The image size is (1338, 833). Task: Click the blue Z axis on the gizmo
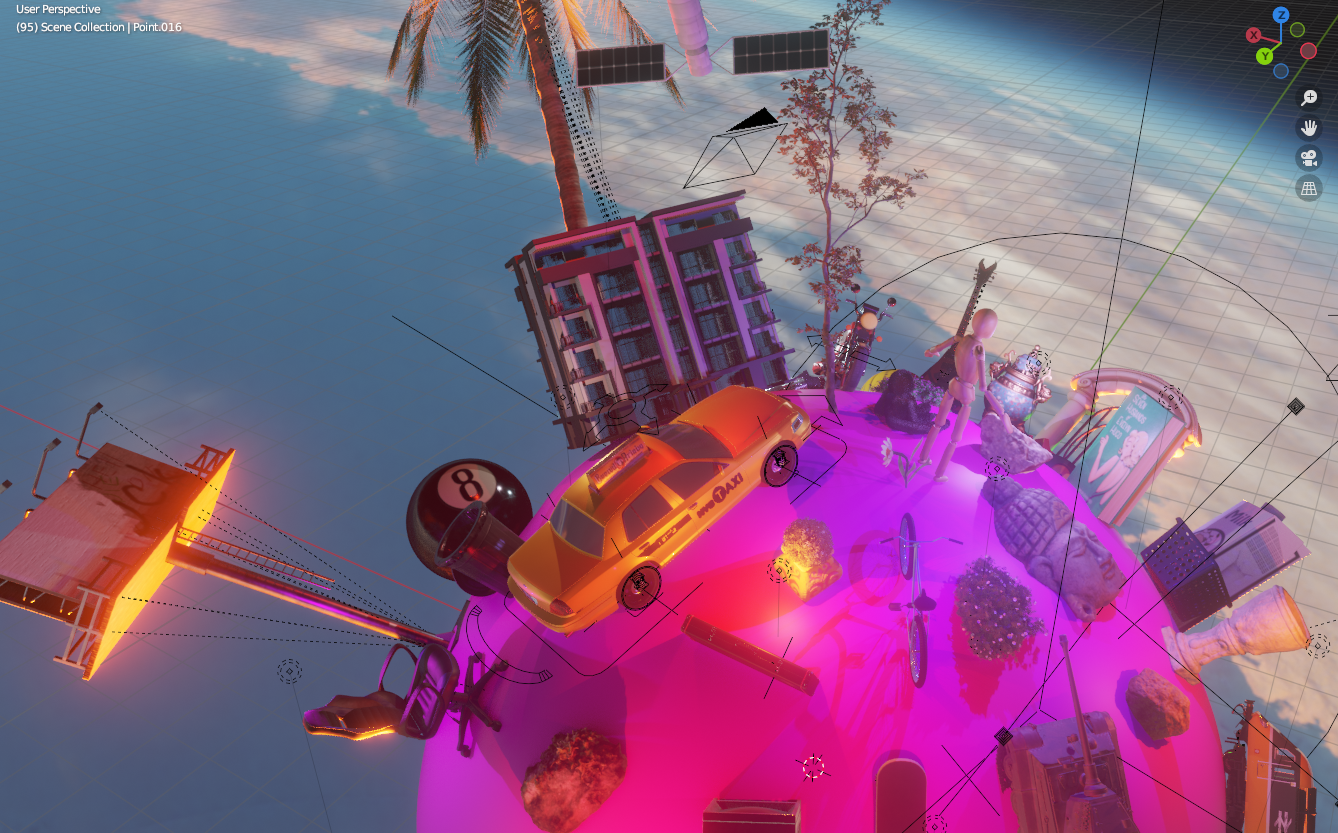point(1281,15)
